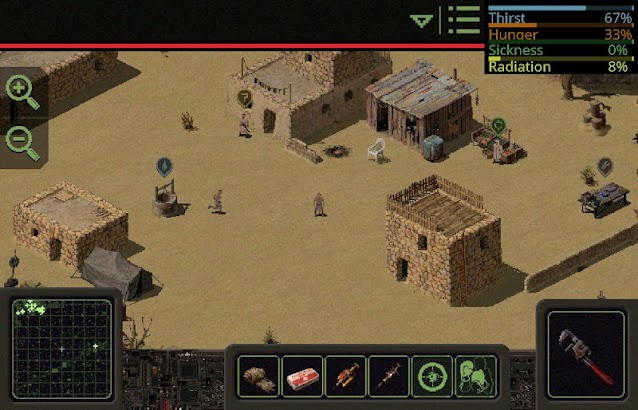Select the bandage hotbar slot
638x410 pixels.
pos(260,377)
